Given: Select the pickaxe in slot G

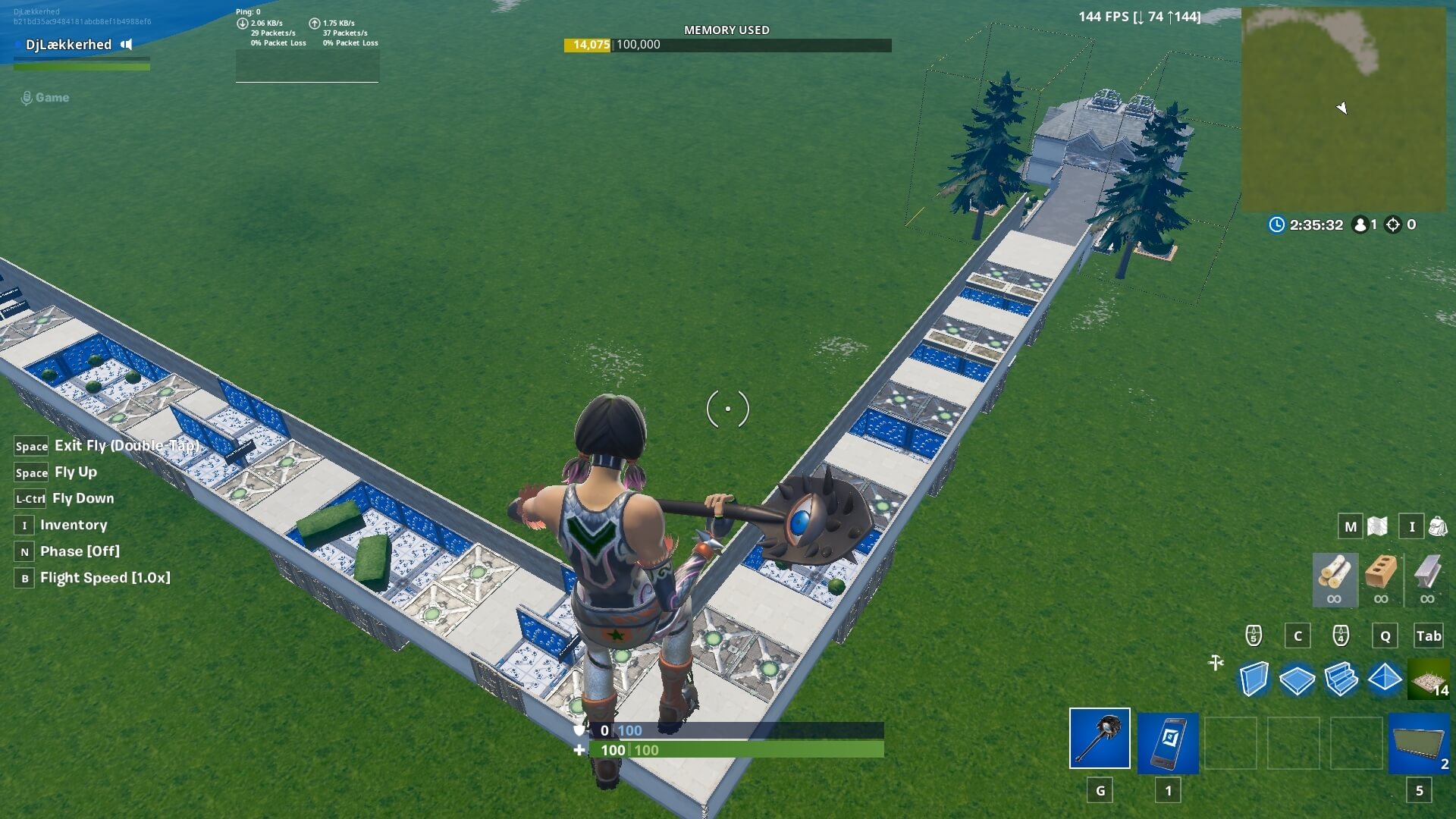Looking at the screenshot, I should tap(1099, 742).
